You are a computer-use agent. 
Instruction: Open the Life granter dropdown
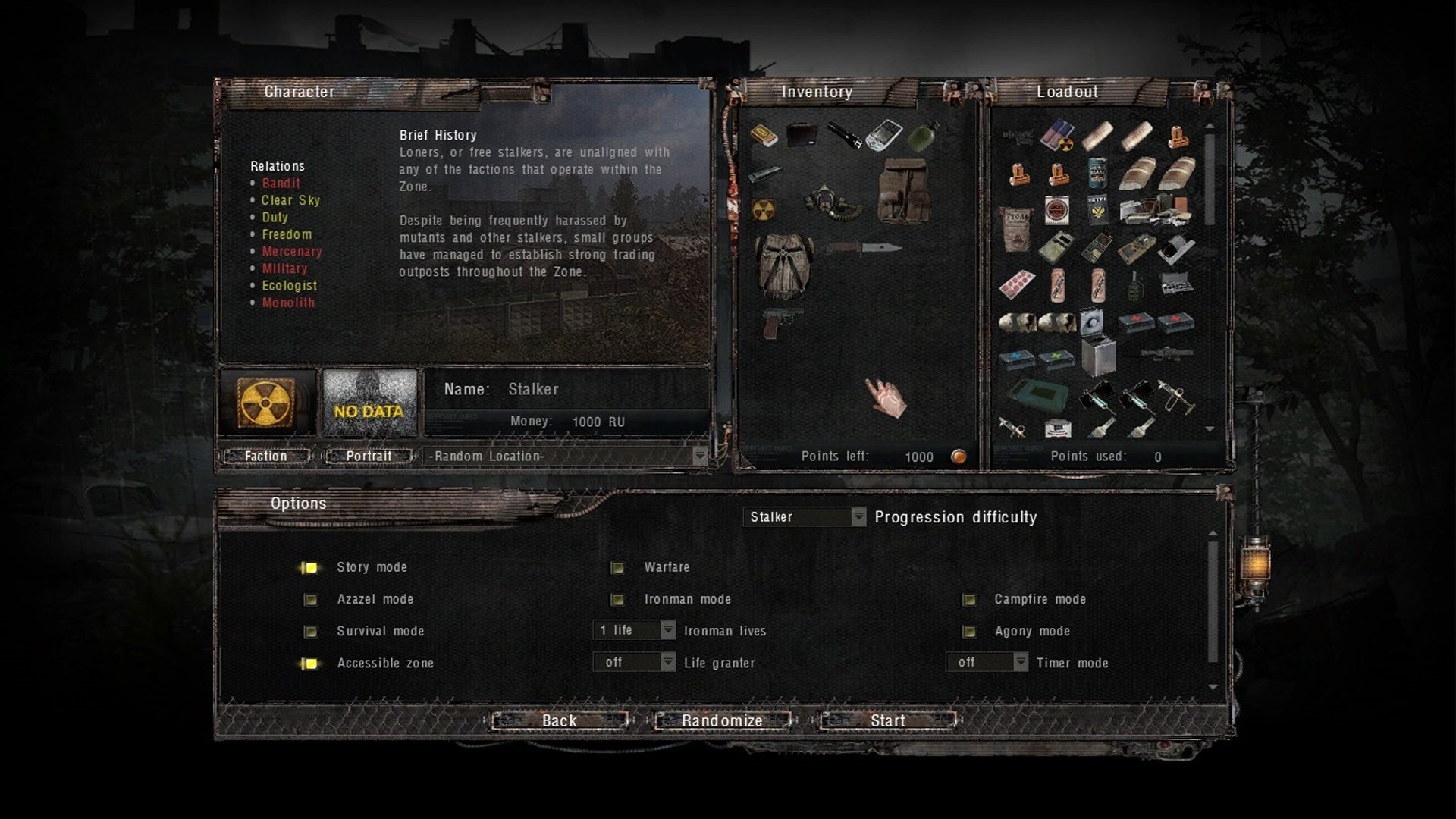[634, 662]
